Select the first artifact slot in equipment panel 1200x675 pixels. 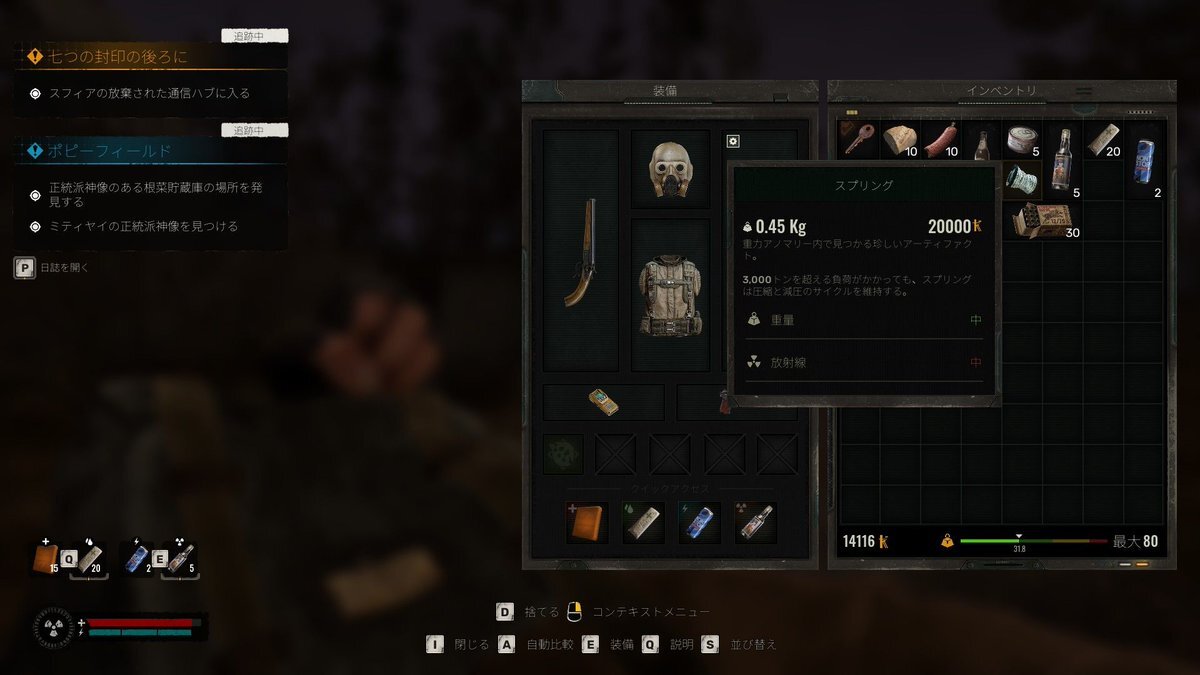click(x=562, y=453)
